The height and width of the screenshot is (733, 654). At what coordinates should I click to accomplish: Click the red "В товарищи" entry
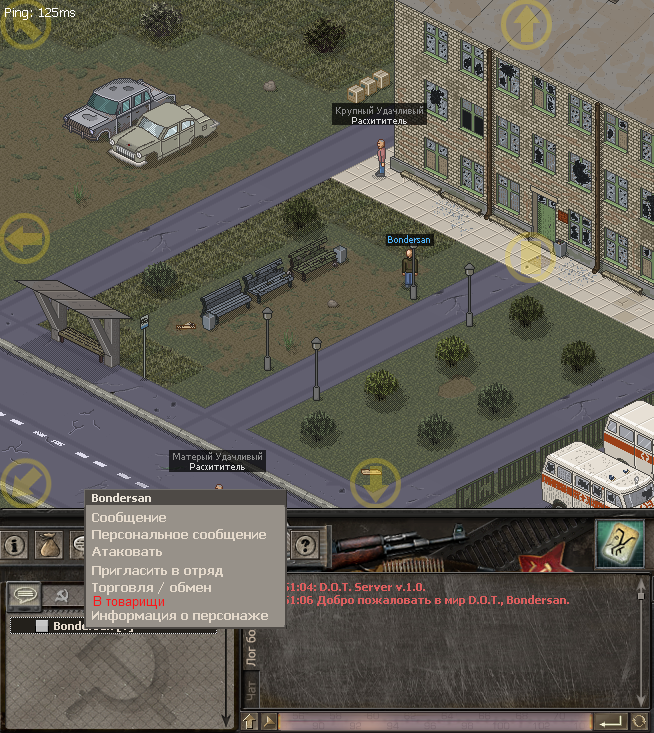128,602
